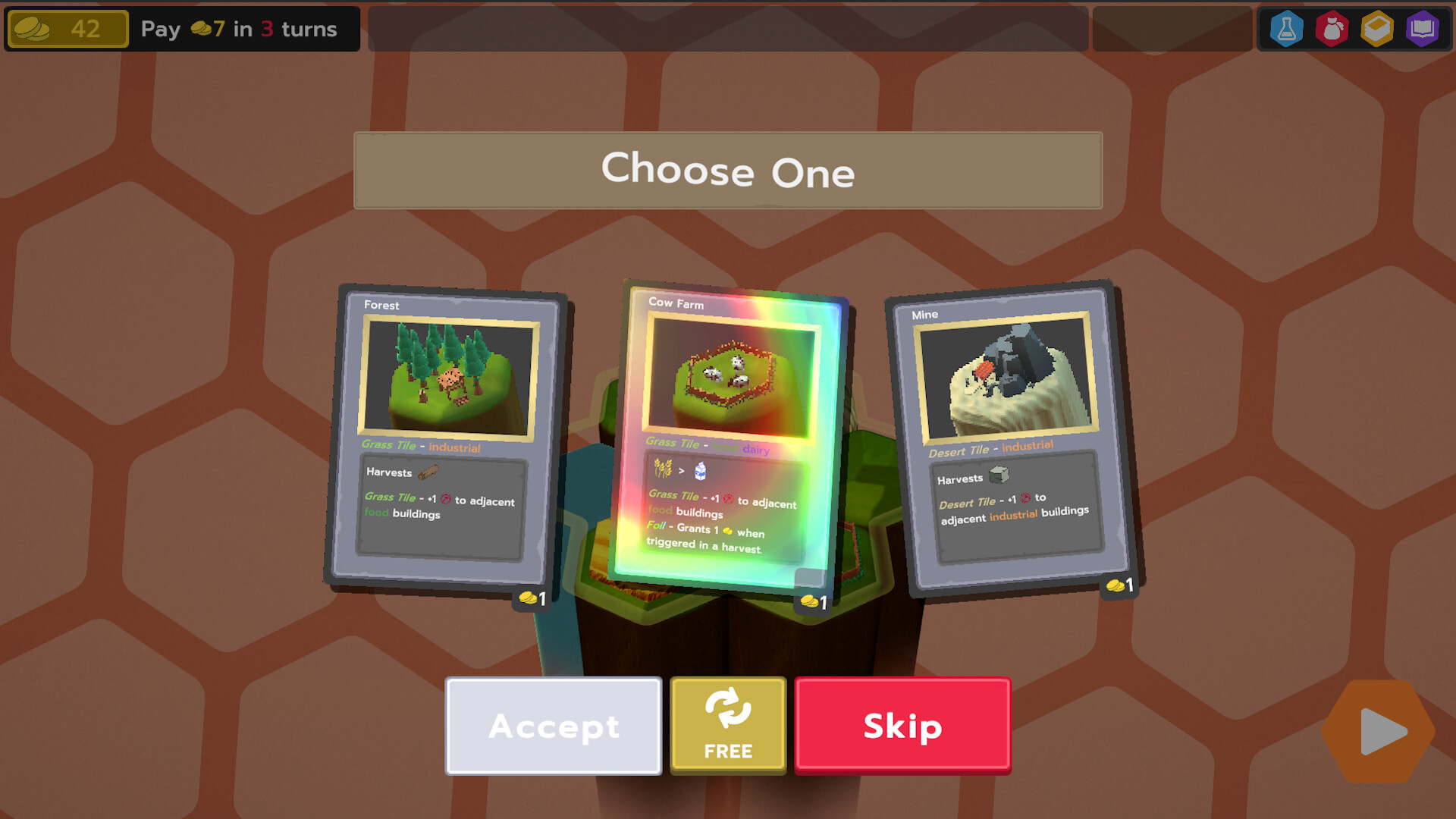1456x819 pixels.
Task: Click the Cow Farm card artwork
Action: (x=728, y=377)
